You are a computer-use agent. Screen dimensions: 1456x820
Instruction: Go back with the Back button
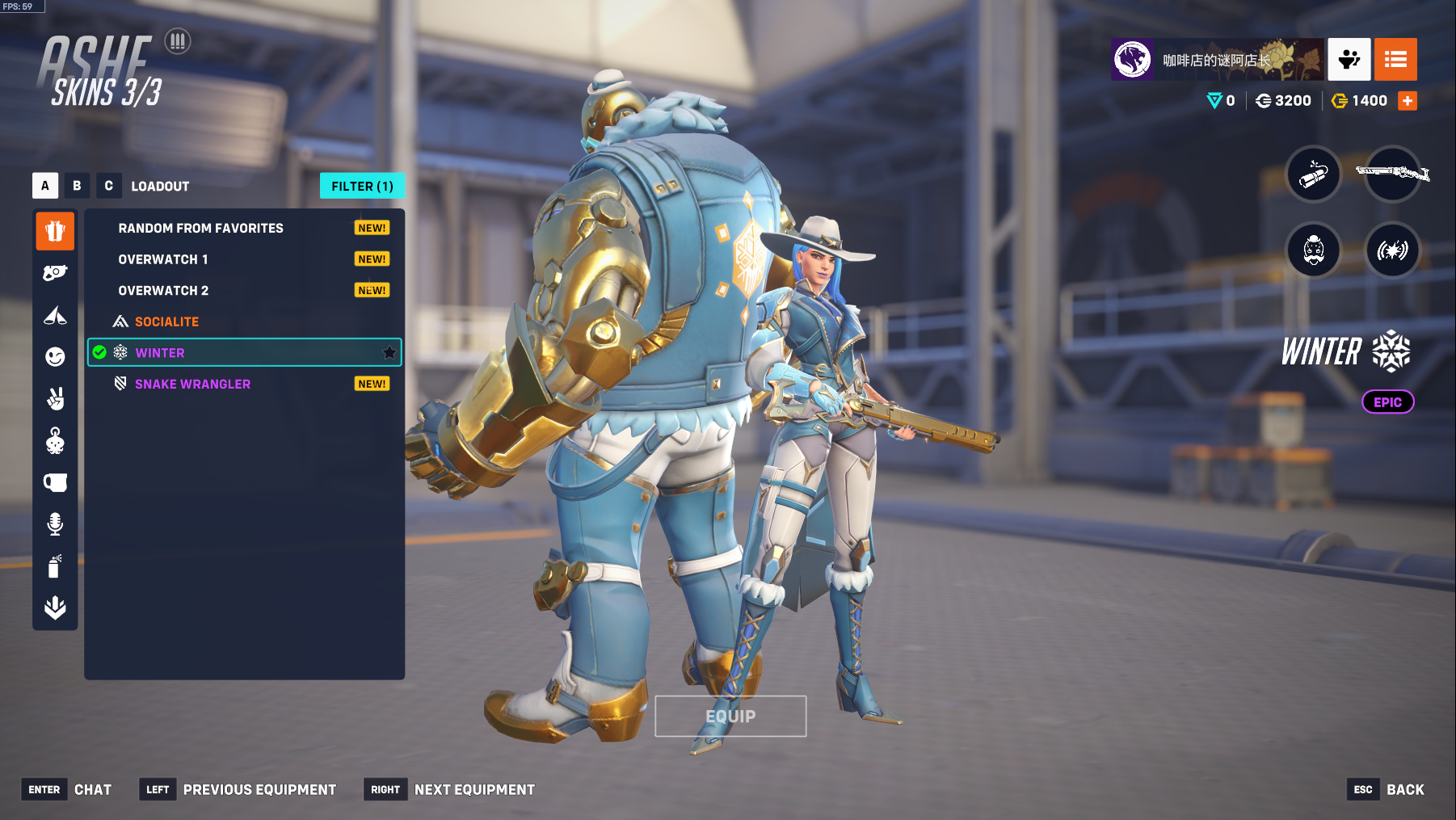1405,790
